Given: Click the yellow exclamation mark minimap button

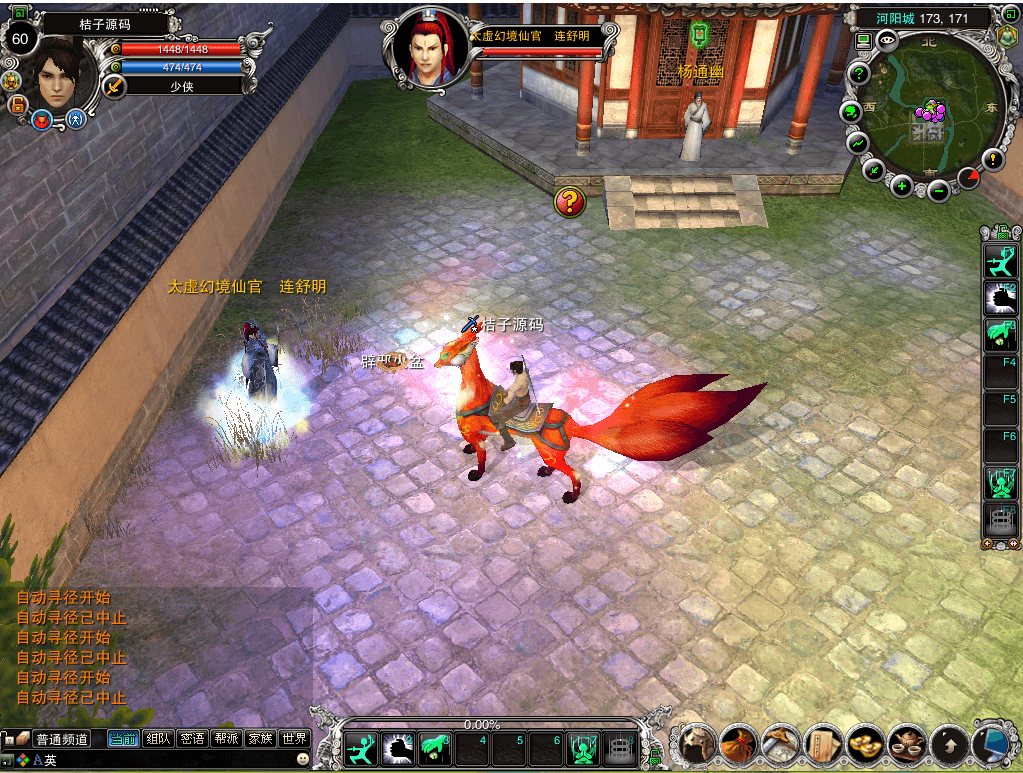Looking at the screenshot, I should [x=992, y=158].
